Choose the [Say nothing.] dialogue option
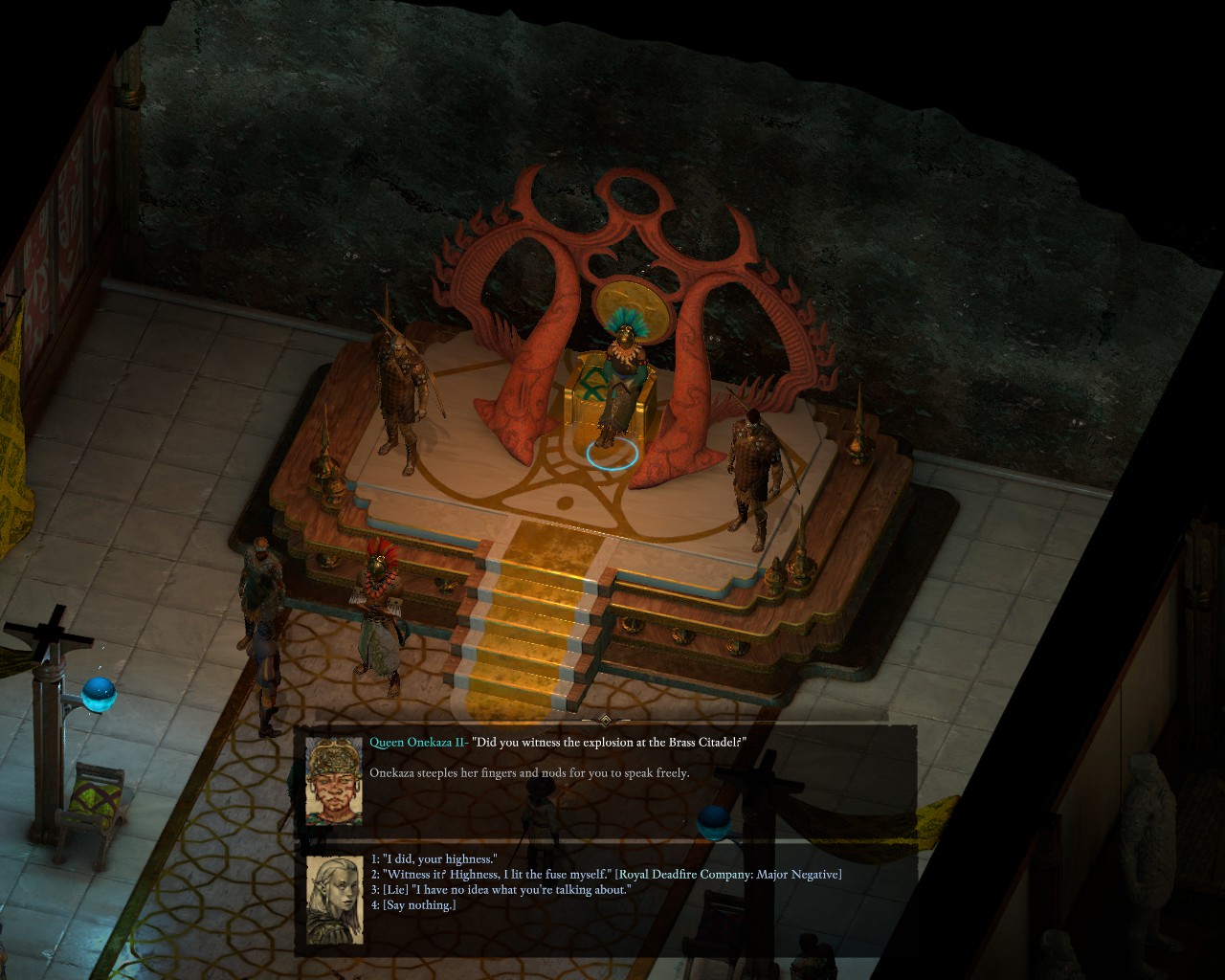Screen dimensions: 1225x980 click(x=418, y=905)
